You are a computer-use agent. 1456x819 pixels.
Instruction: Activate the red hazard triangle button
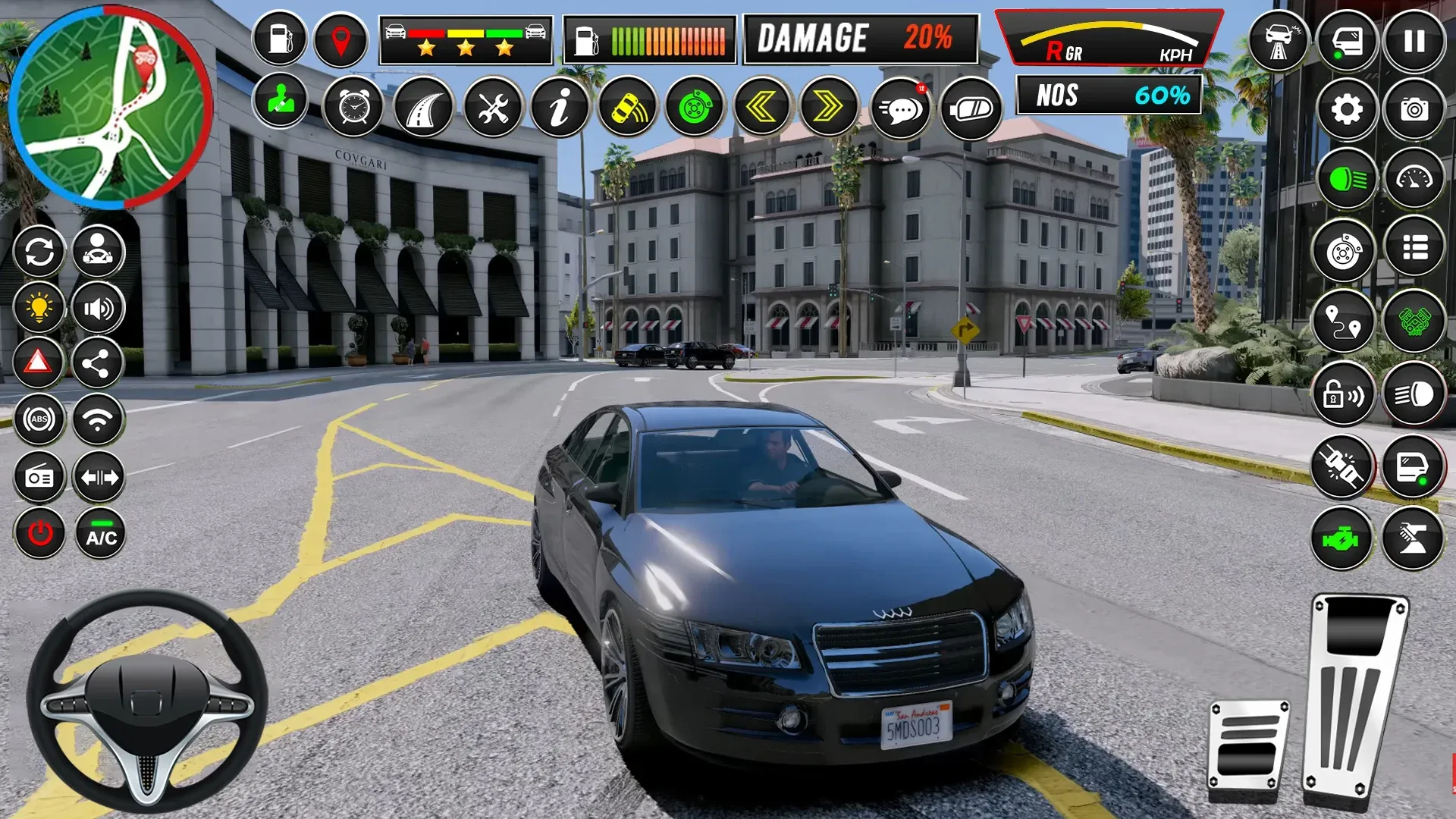pyautogui.click(x=38, y=362)
